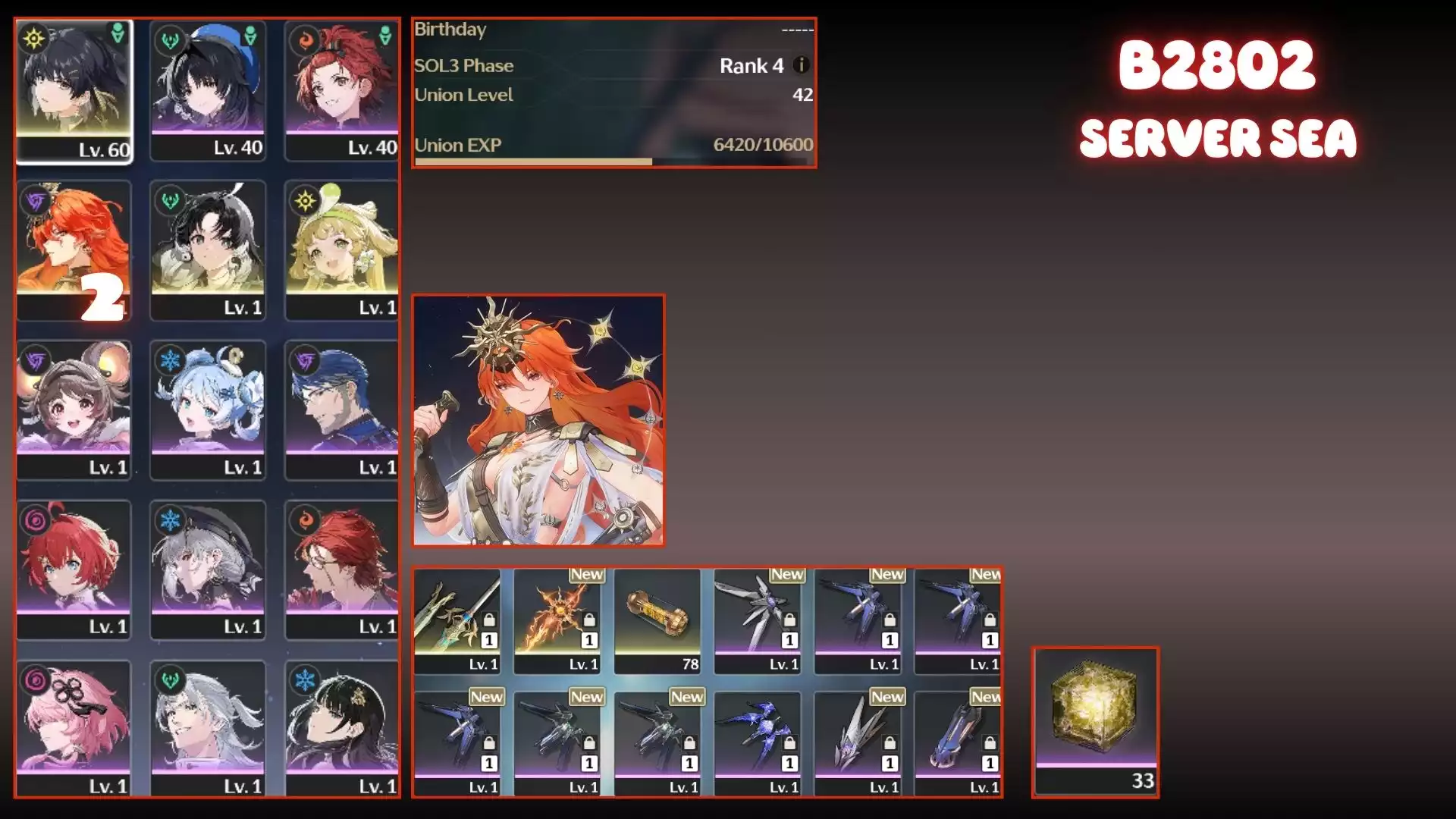This screenshot has width=1456, height=819.
Task: Pick the orange-haired character tile marked 2
Action: (x=74, y=250)
